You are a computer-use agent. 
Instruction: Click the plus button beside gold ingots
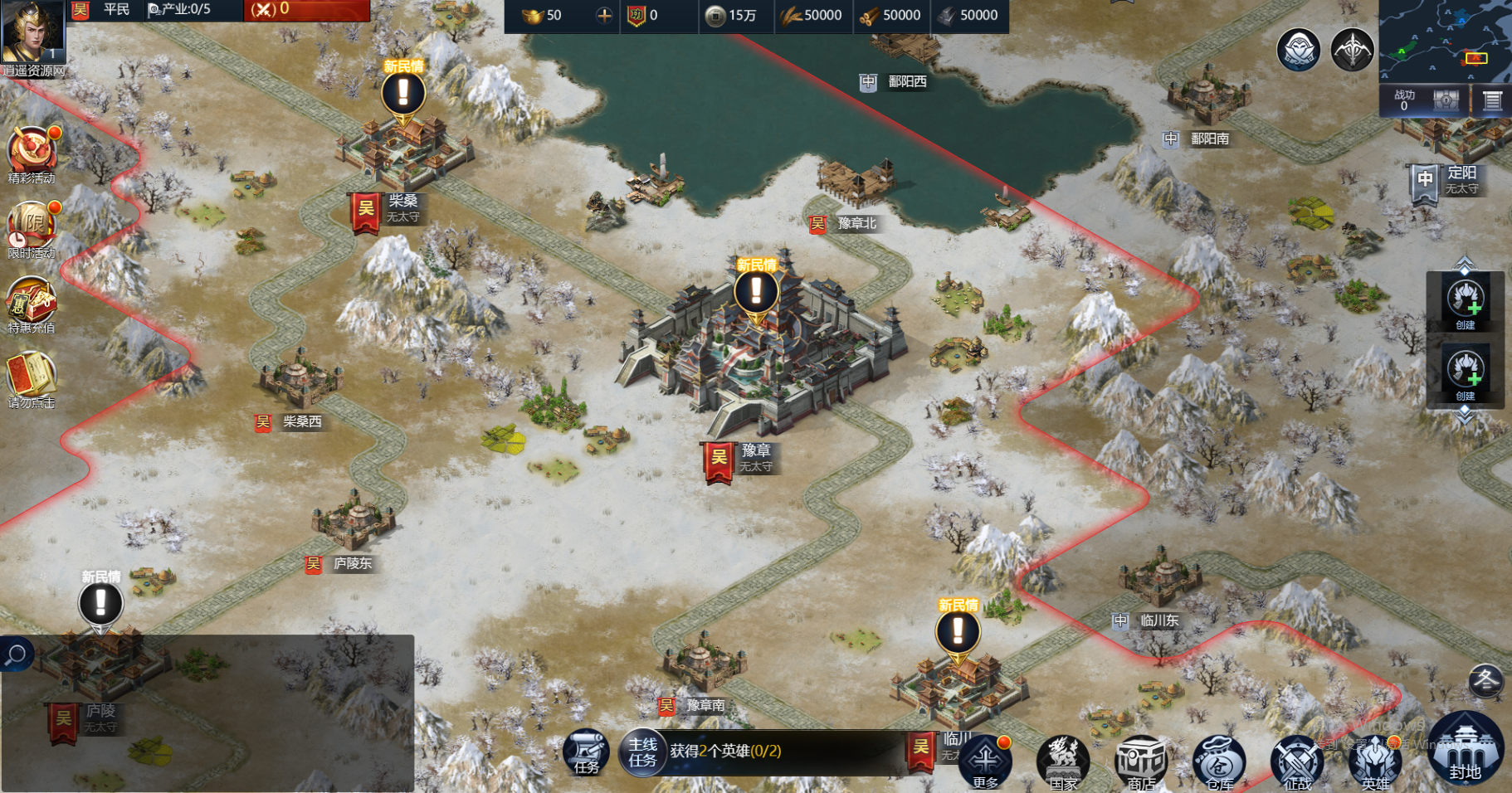coord(604,15)
